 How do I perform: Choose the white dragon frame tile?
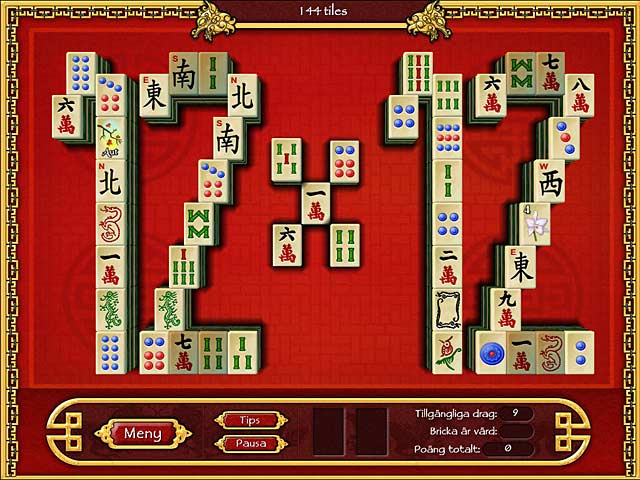(x=447, y=309)
